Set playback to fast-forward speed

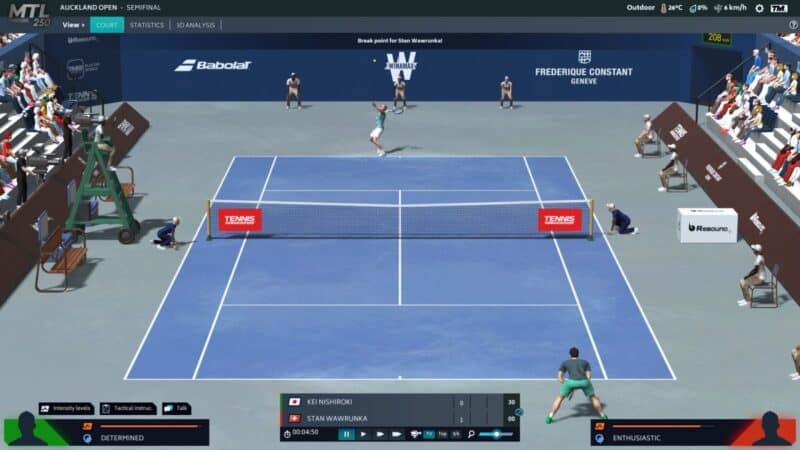coord(379,434)
